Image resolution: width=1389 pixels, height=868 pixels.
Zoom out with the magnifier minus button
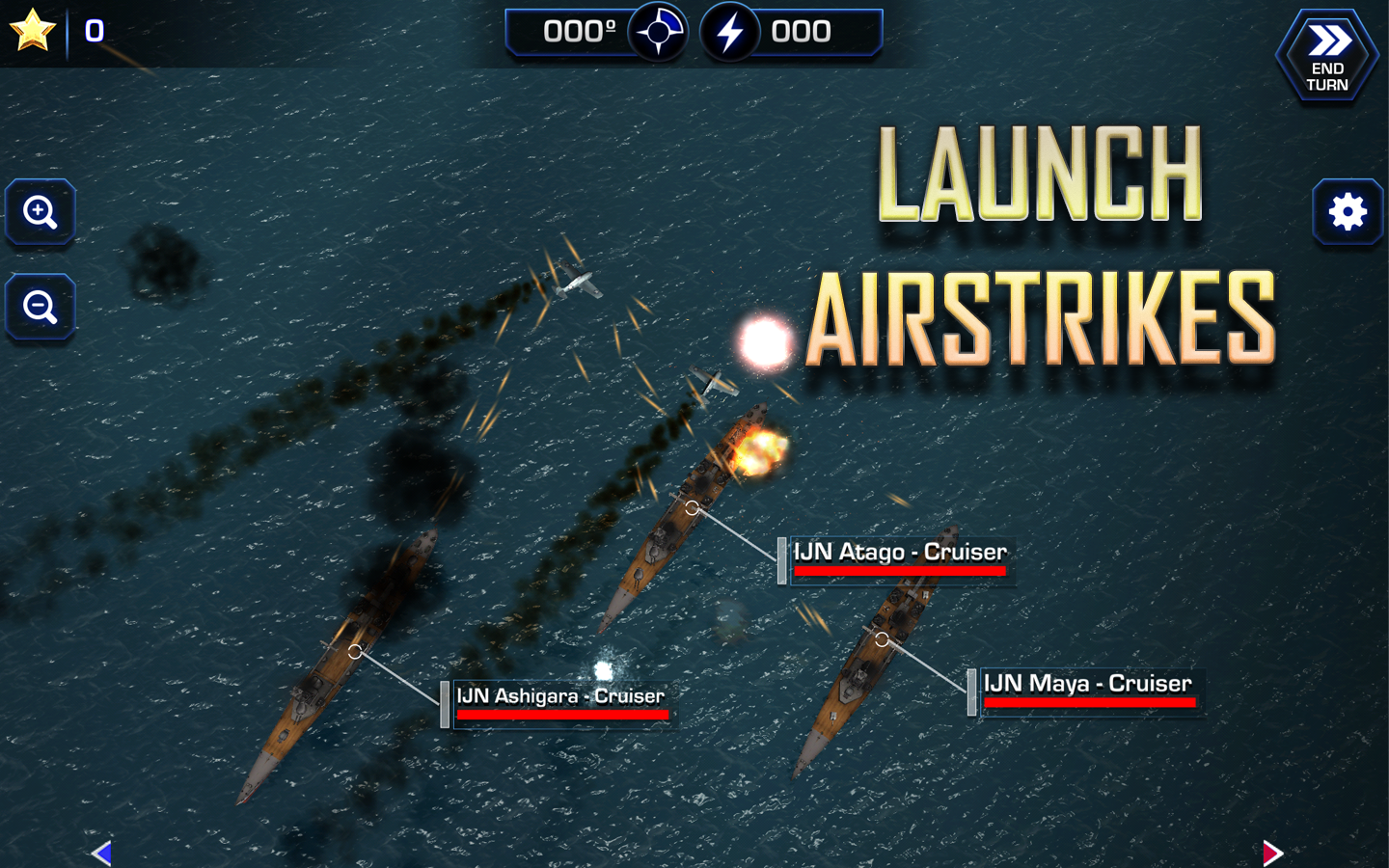point(41,307)
